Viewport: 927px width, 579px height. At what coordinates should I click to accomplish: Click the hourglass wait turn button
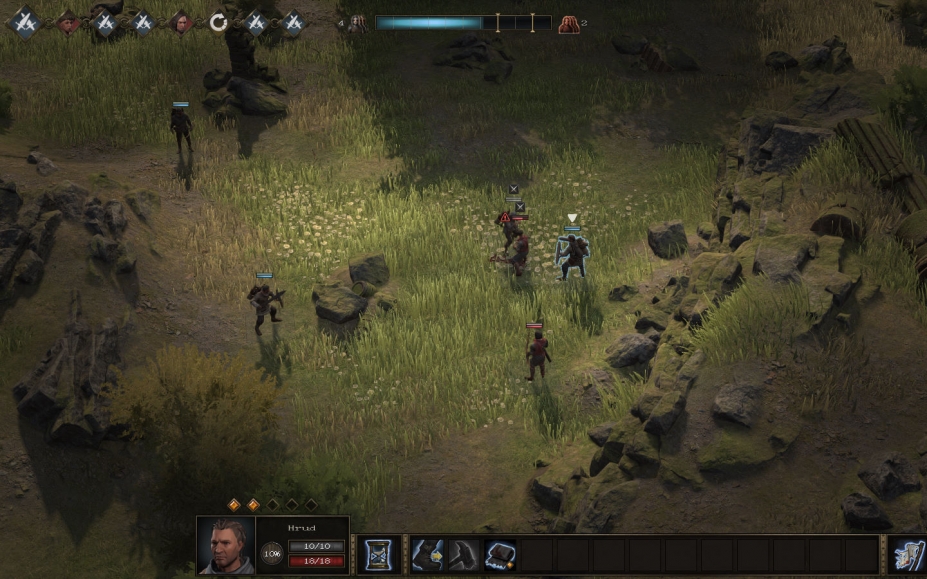pos(378,555)
